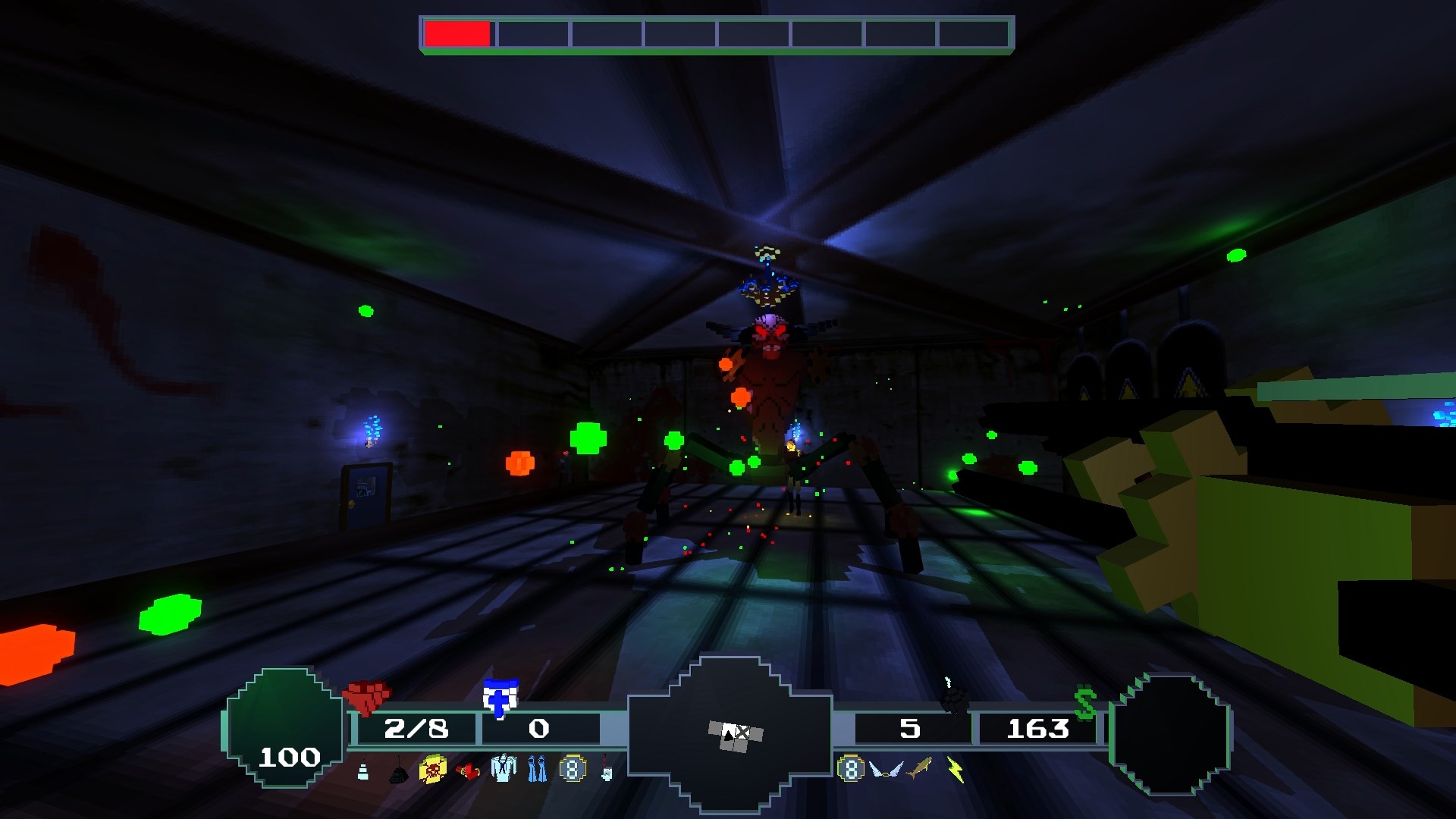This screenshot has width=1456, height=819.
Task: Click the red heart boot item icon
Action: (x=468, y=770)
